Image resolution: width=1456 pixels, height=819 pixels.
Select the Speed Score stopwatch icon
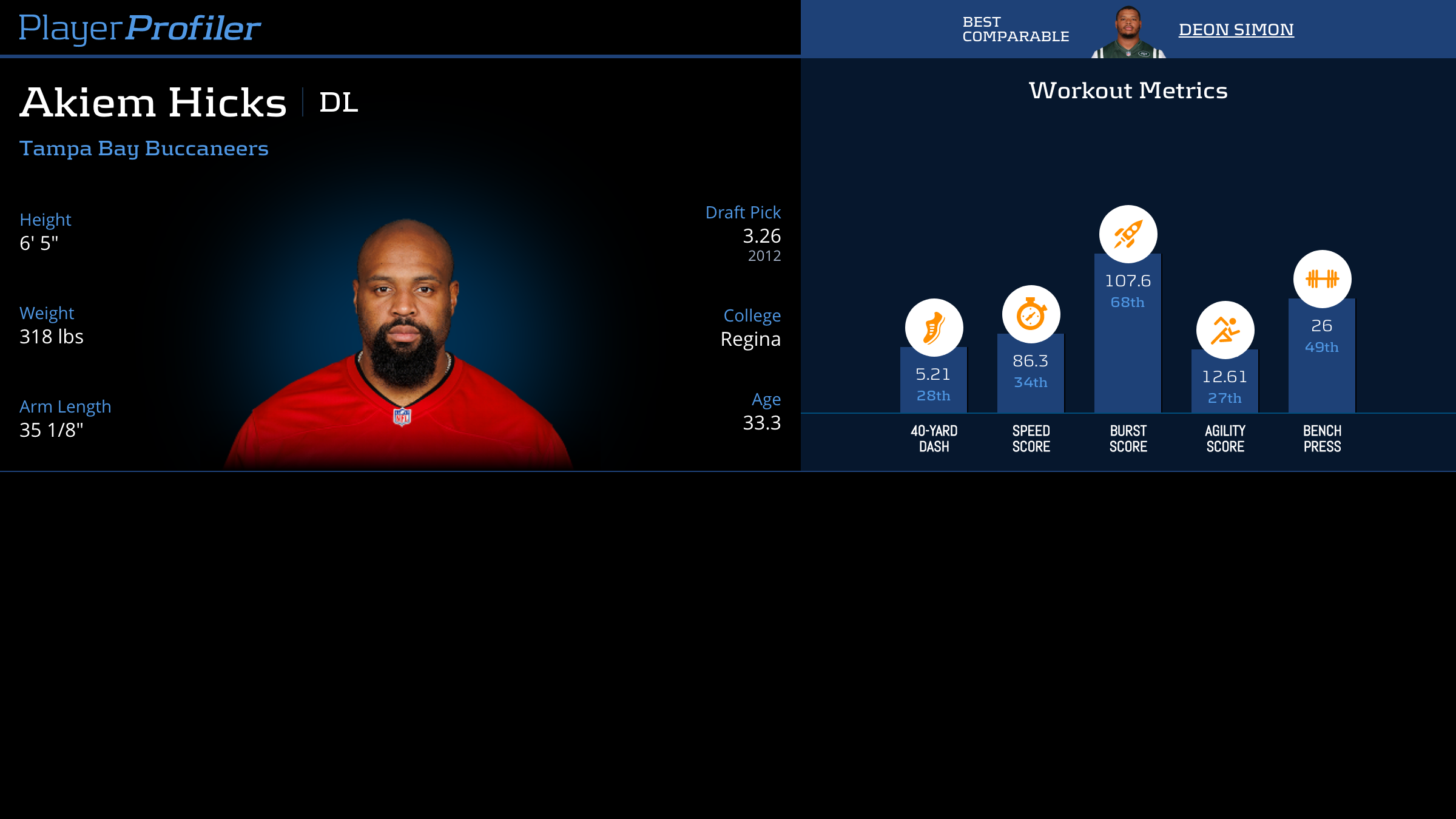point(1031,314)
